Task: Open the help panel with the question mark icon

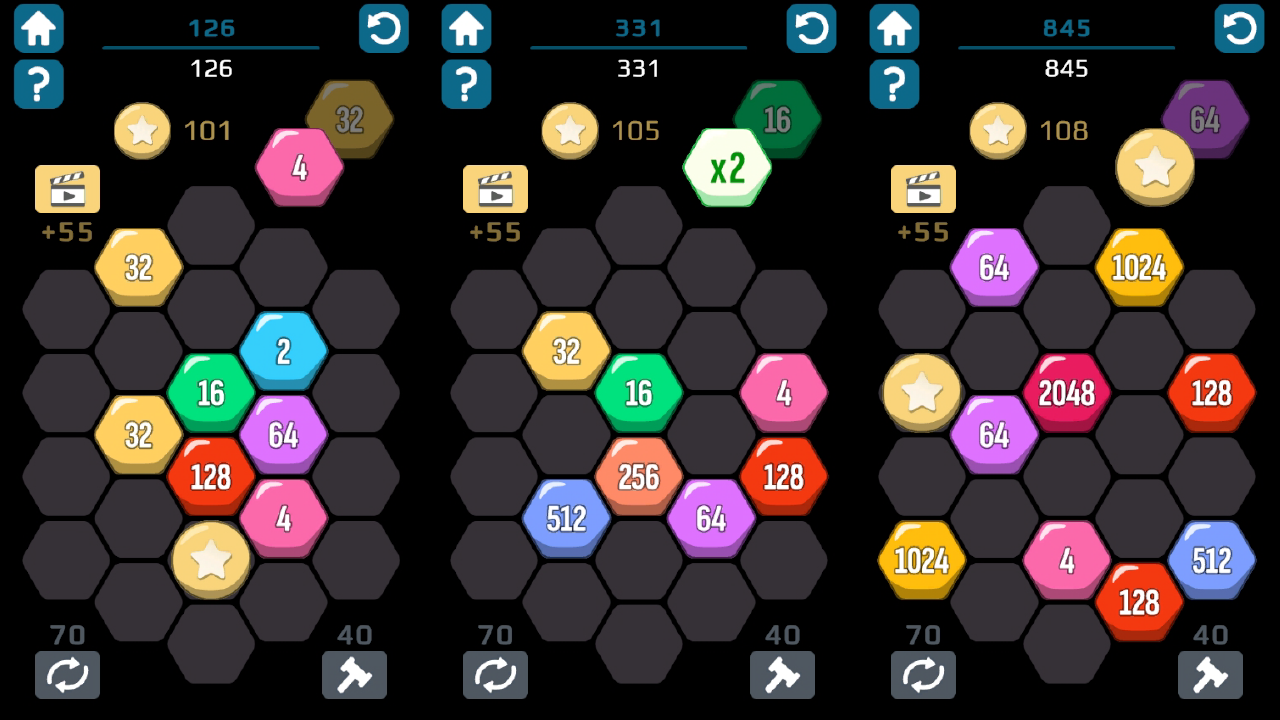Action: click(38, 84)
